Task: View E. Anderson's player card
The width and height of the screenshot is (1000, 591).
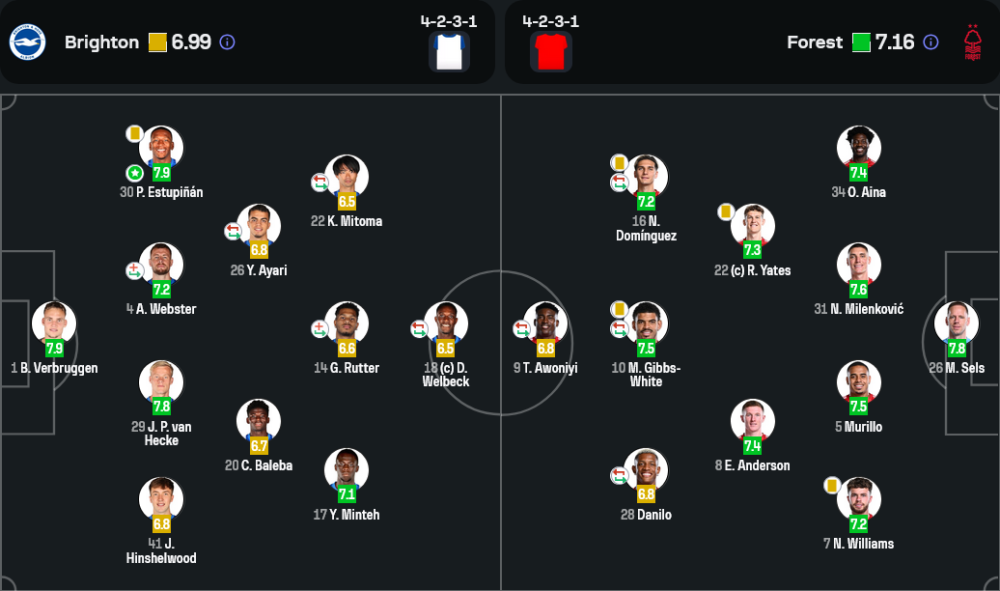Action: (753, 422)
